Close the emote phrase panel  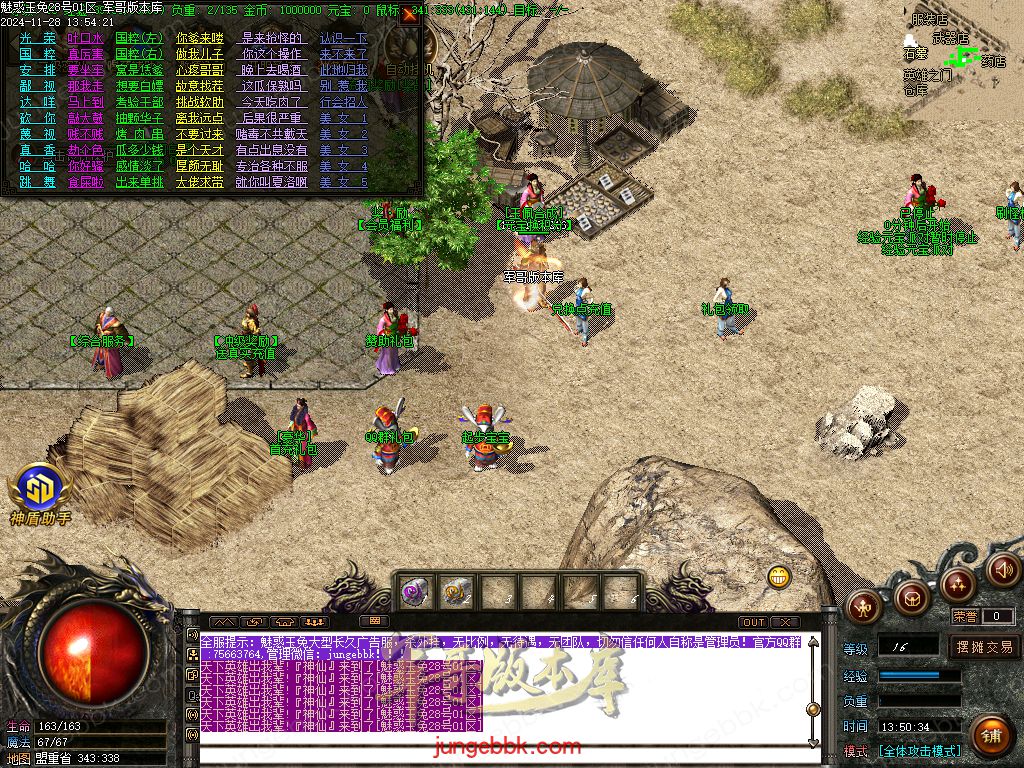pyautogui.click(x=409, y=14)
